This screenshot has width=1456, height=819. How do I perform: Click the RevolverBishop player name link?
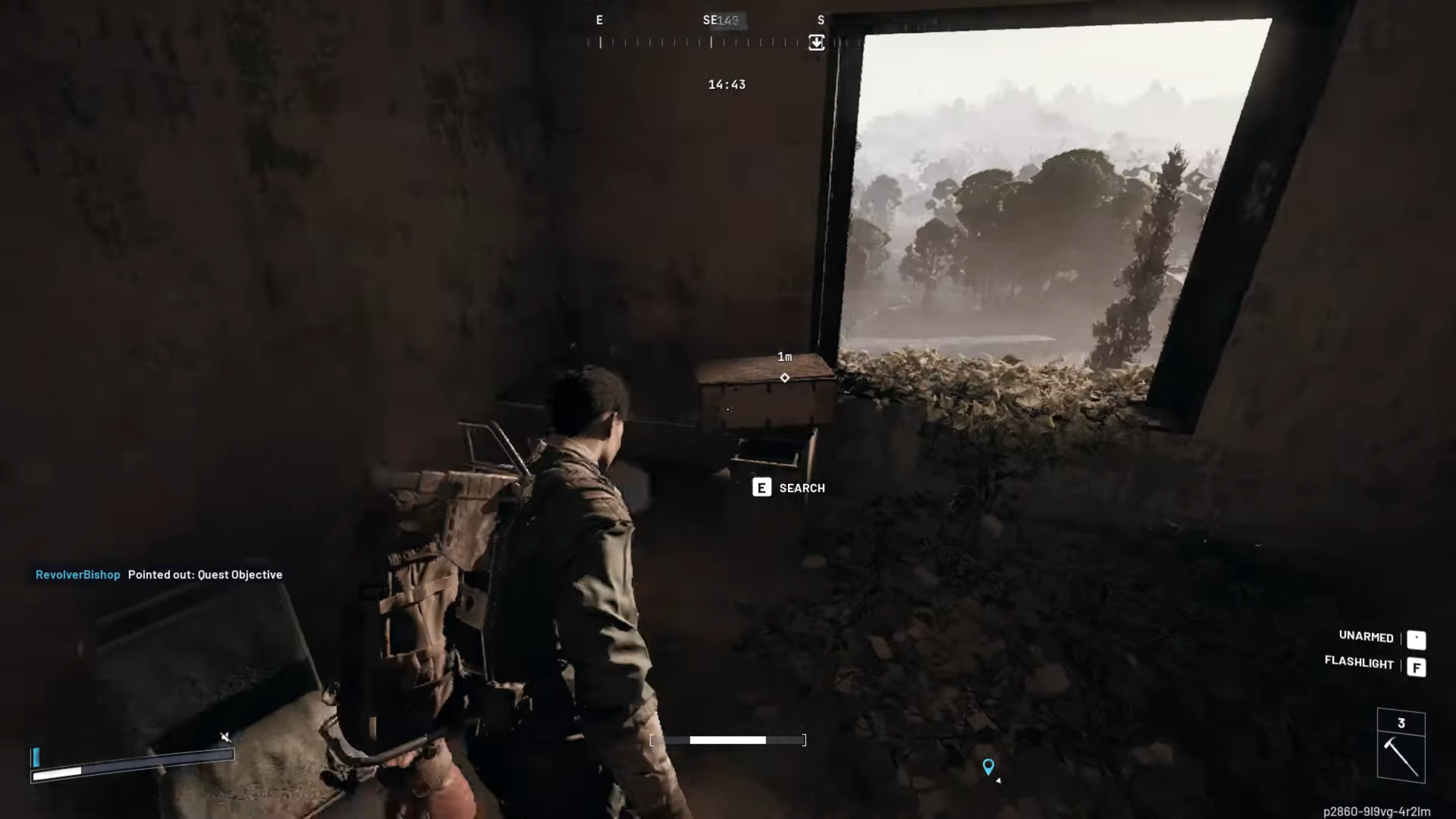[x=78, y=575]
